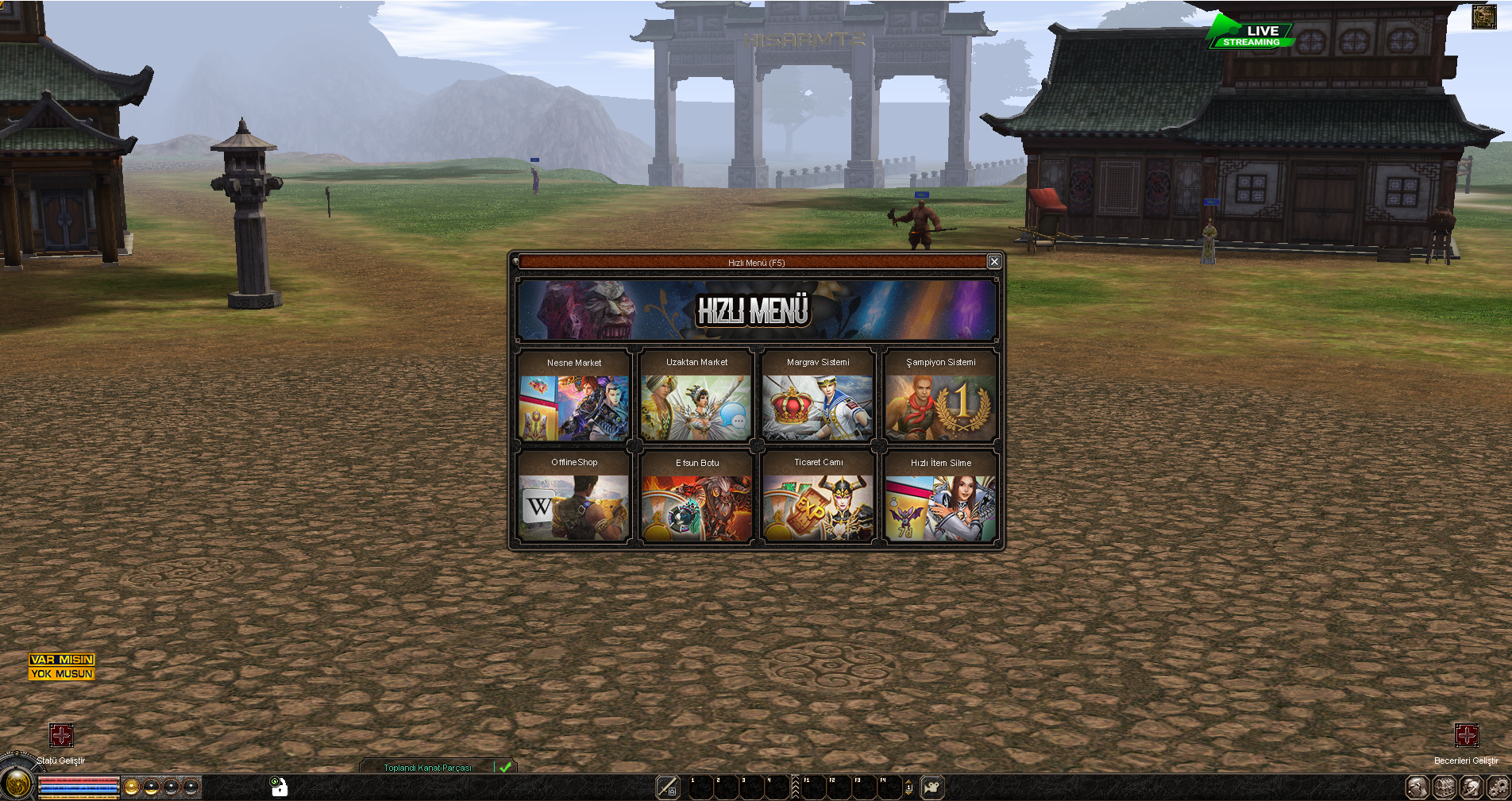Open the Var Mısın Yok Musun event
The image size is (1512, 801).
[x=61, y=667]
